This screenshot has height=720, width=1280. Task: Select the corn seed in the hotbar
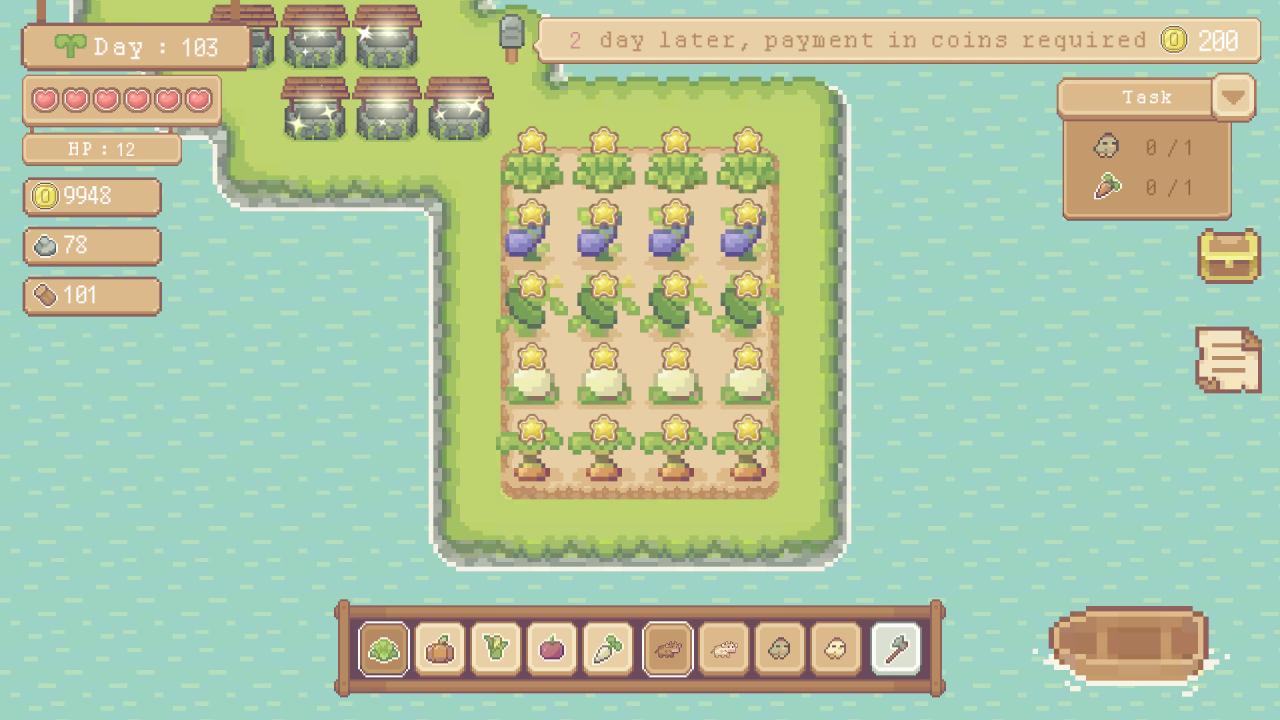pyautogui.click(x=497, y=648)
